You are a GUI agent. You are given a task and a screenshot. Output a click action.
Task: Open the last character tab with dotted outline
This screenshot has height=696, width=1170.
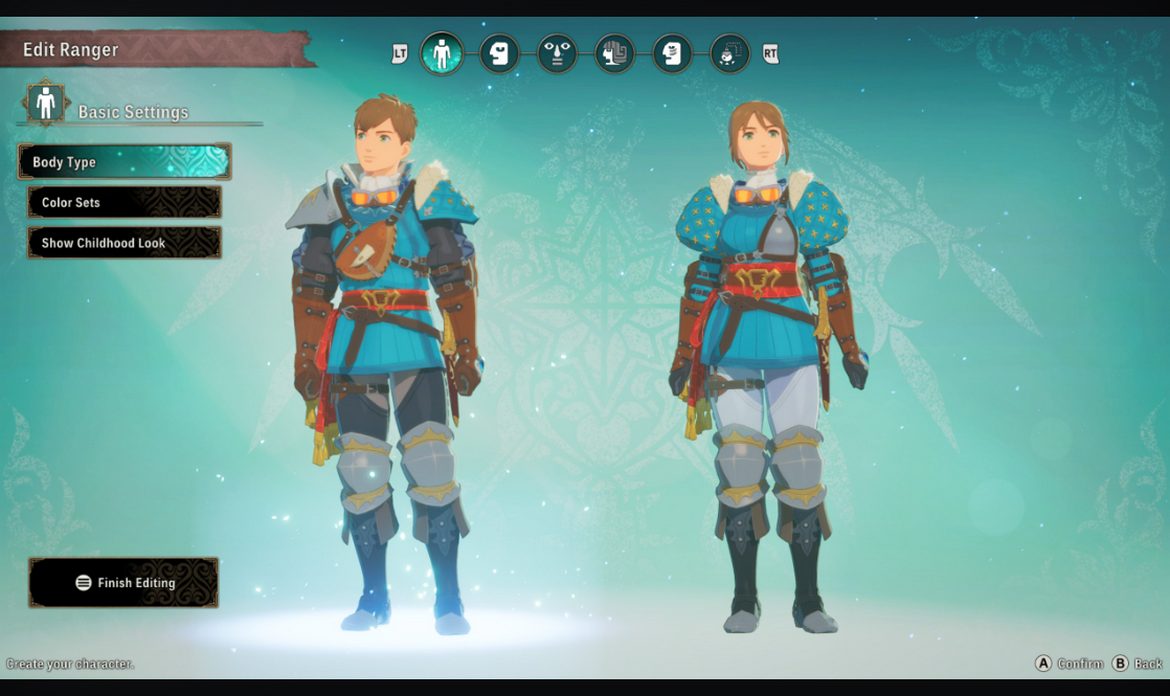tap(730, 53)
